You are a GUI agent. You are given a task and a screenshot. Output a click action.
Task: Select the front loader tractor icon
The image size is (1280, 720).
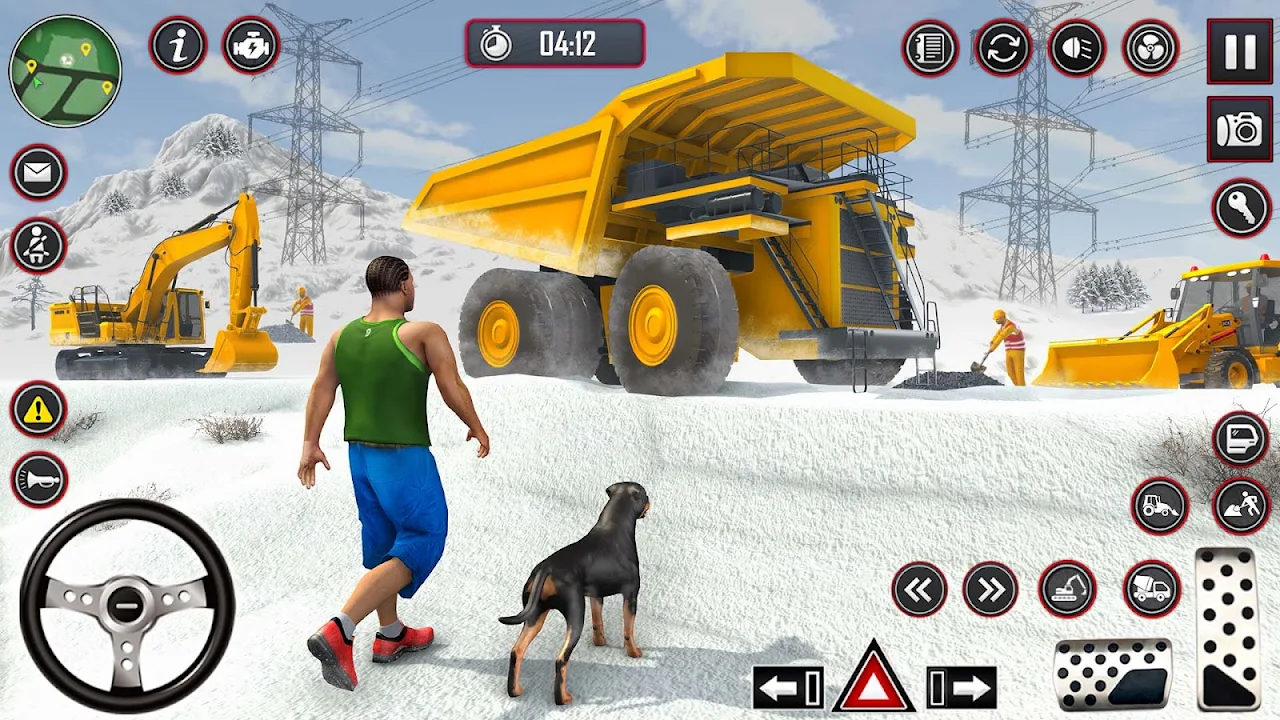tap(1160, 506)
